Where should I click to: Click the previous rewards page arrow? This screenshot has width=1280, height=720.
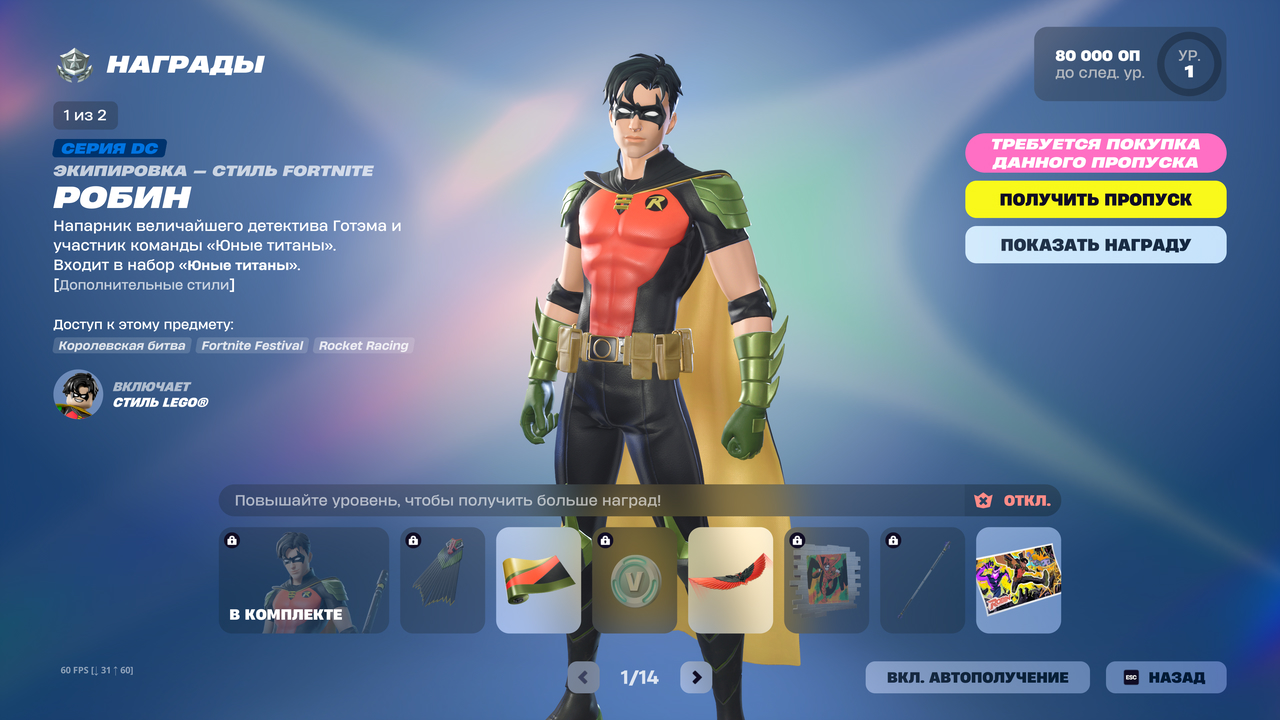point(584,677)
